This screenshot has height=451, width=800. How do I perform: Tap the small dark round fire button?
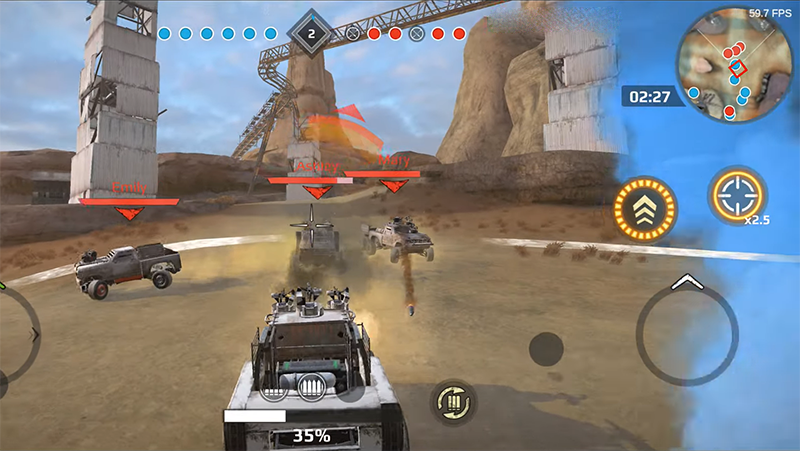click(546, 349)
